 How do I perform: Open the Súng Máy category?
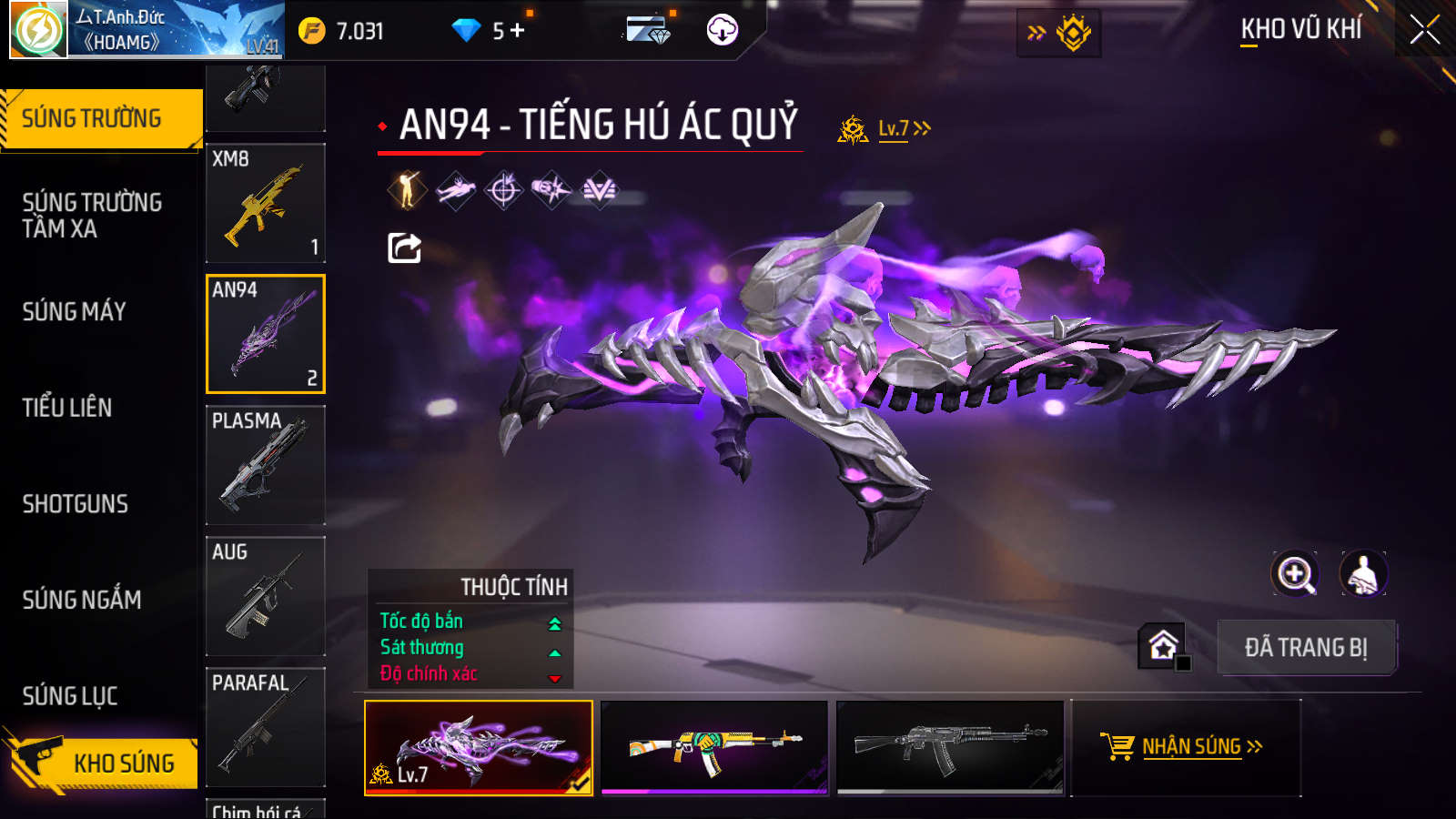pyautogui.click(x=75, y=311)
